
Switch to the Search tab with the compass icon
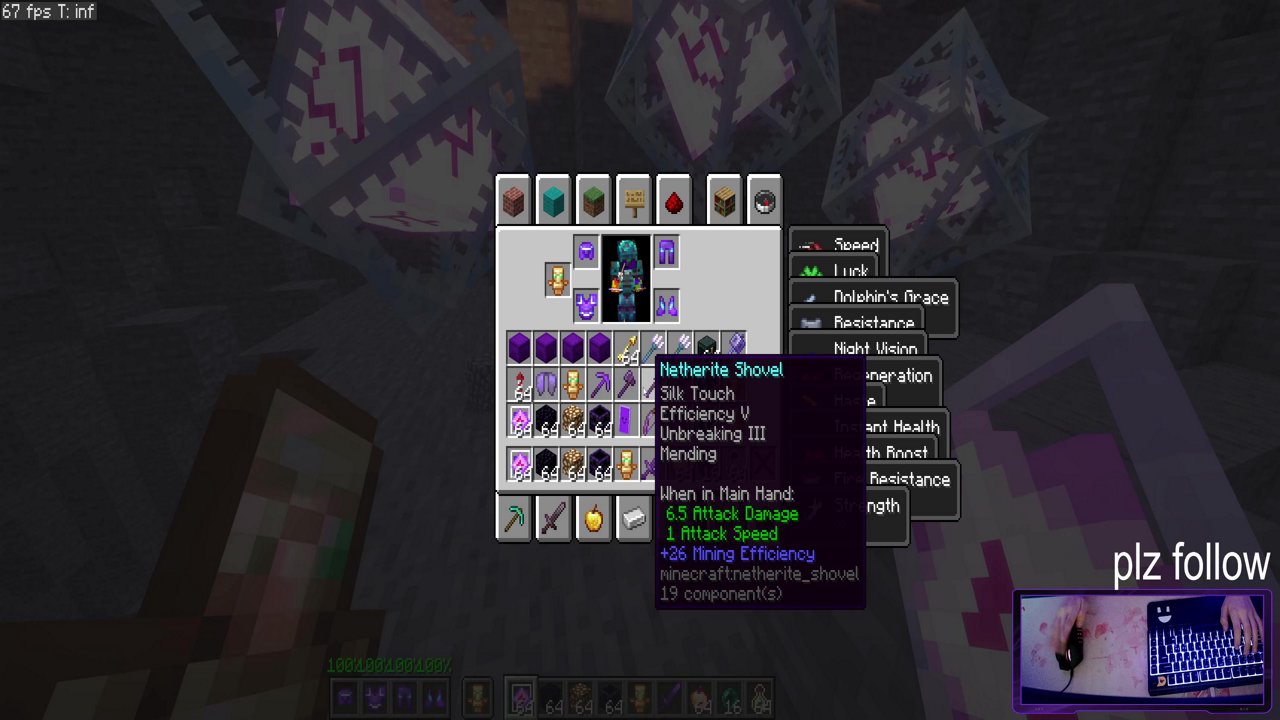pos(764,201)
